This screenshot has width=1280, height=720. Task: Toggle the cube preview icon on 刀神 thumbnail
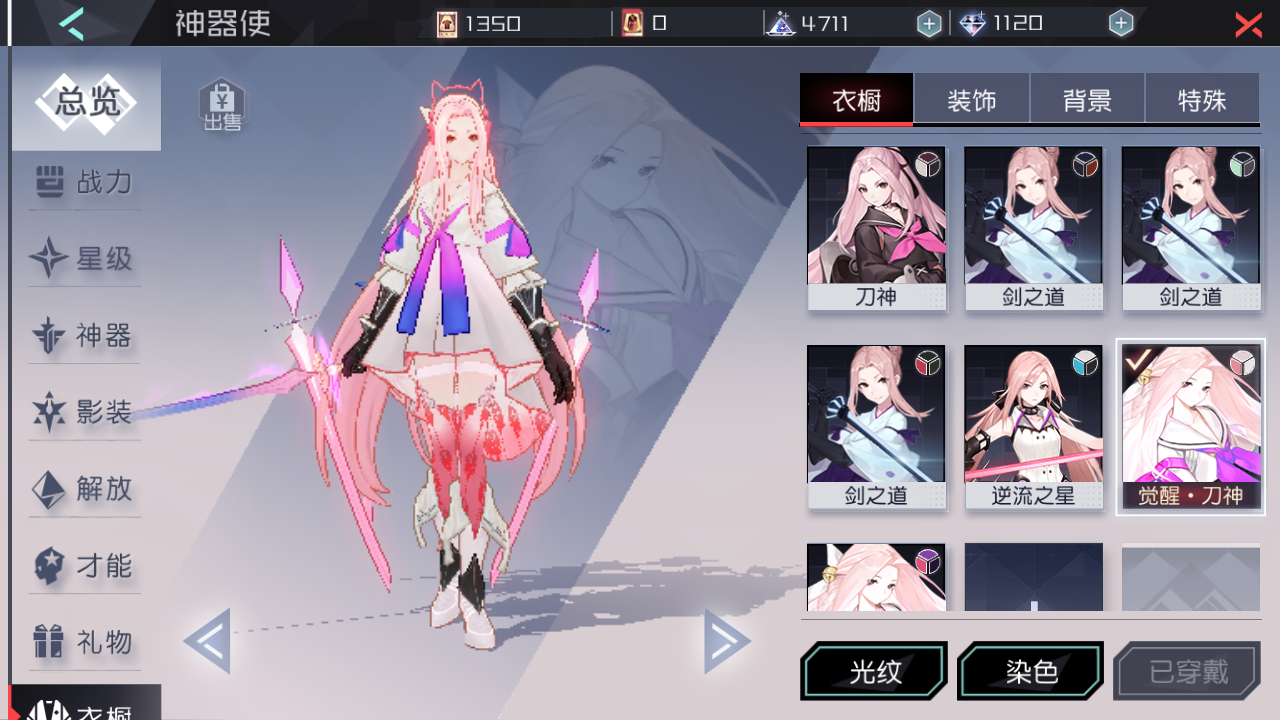pos(927,164)
